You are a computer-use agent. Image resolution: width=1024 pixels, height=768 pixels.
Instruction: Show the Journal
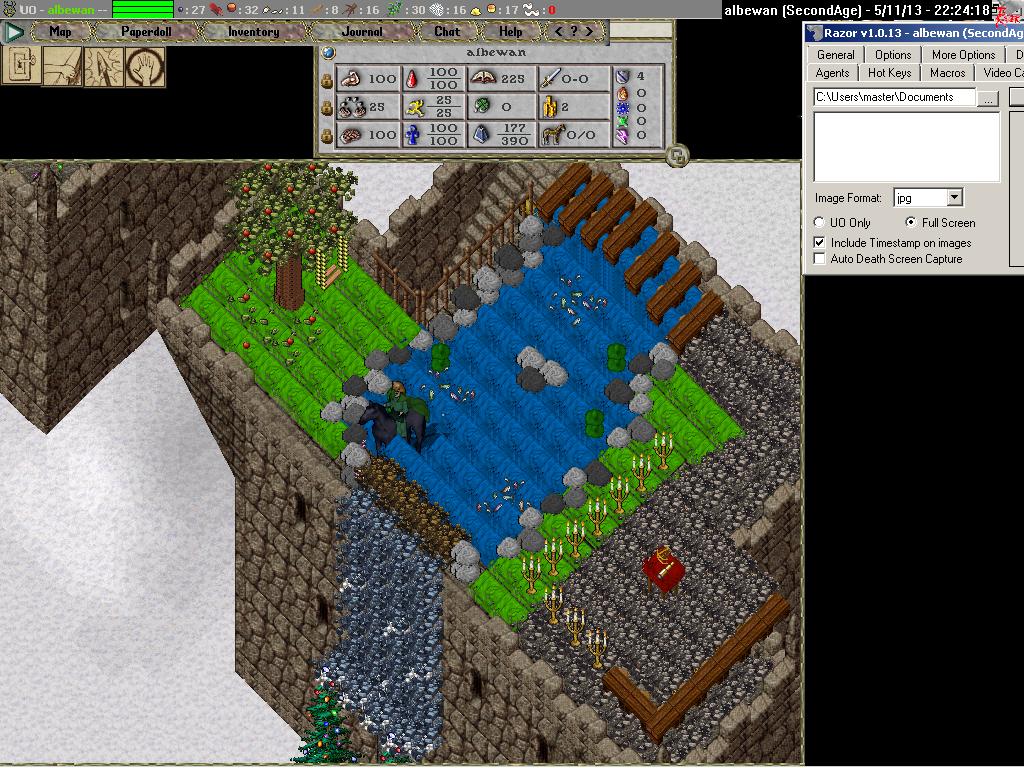pyautogui.click(x=361, y=31)
